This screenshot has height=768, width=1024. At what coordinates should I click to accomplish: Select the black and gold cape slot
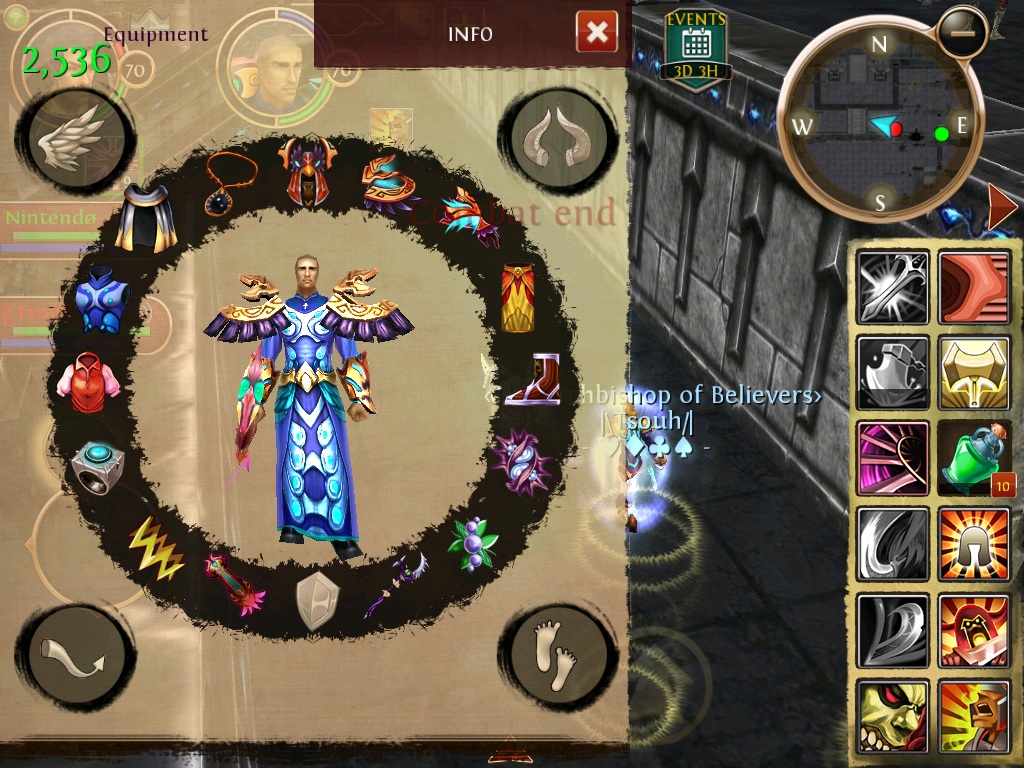146,218
